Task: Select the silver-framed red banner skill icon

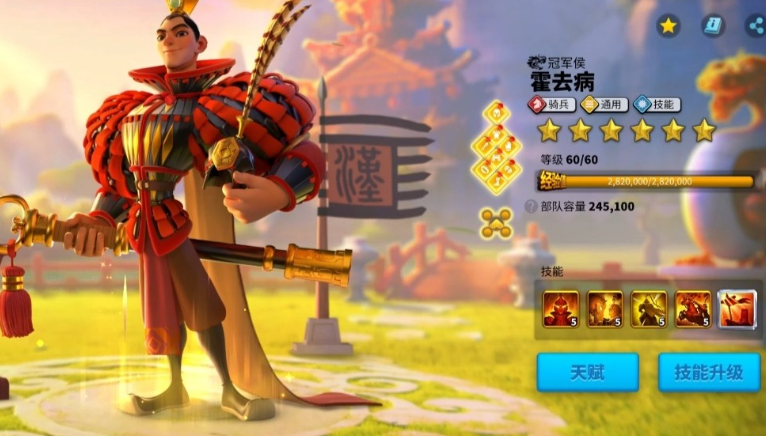Action: pos(737,309)
